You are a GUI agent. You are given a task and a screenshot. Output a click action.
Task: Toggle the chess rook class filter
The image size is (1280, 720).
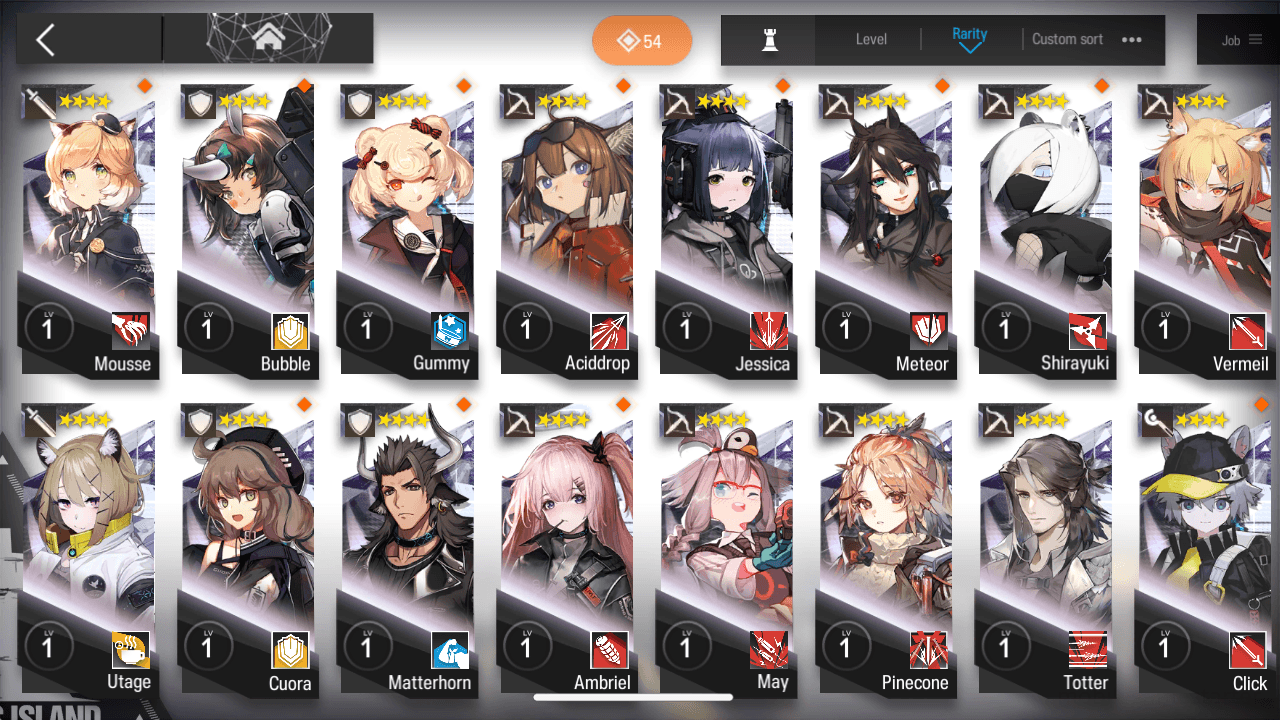click(x=769, y=40)
